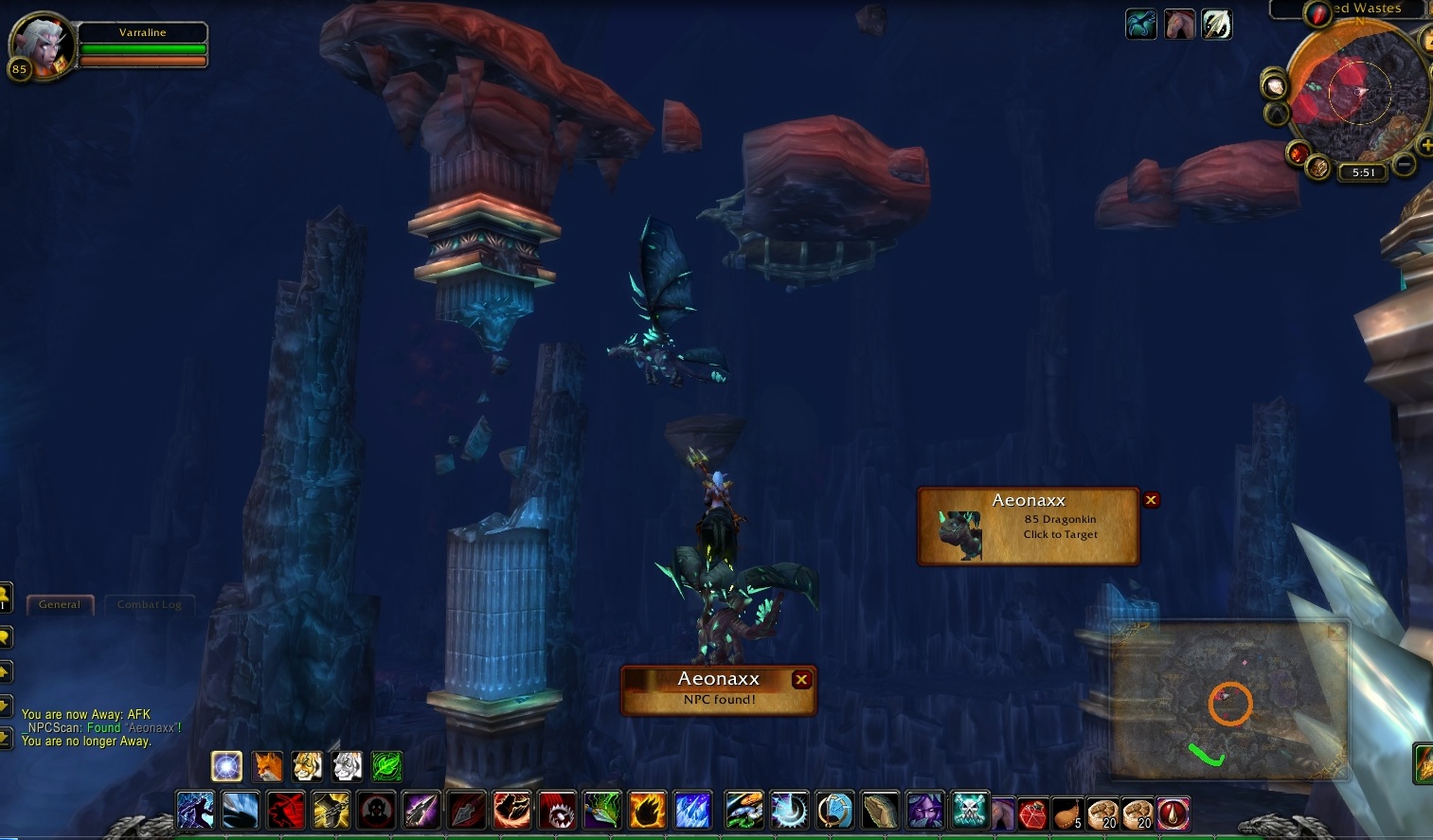Cancel the horse mount buff icon at top
1433x840 pixels.
[x=1180, y=24]
